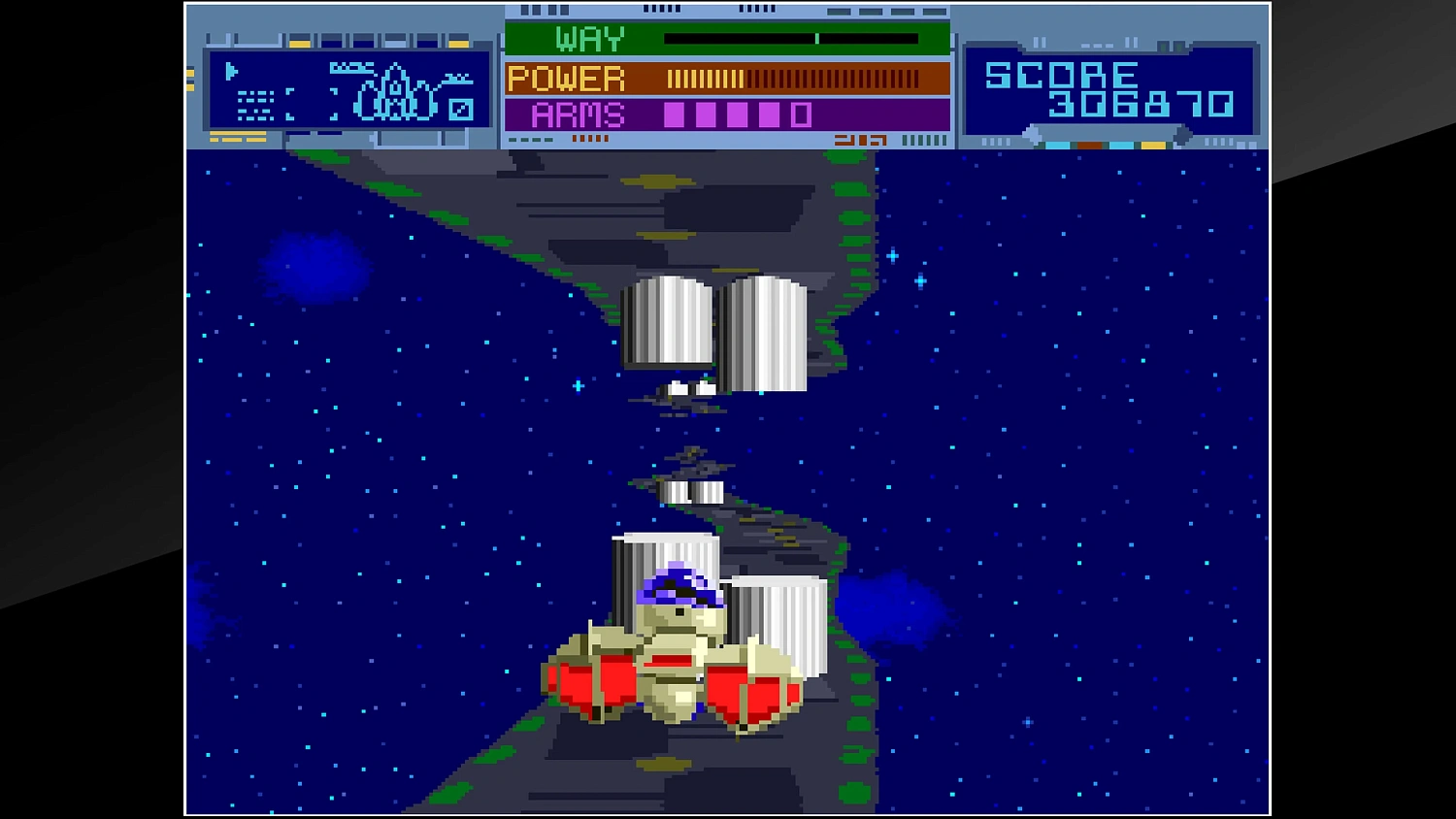The image size is (1456, 819).
Task: Click the arrow indicator on radar's left edge
Action: point(230,73)
